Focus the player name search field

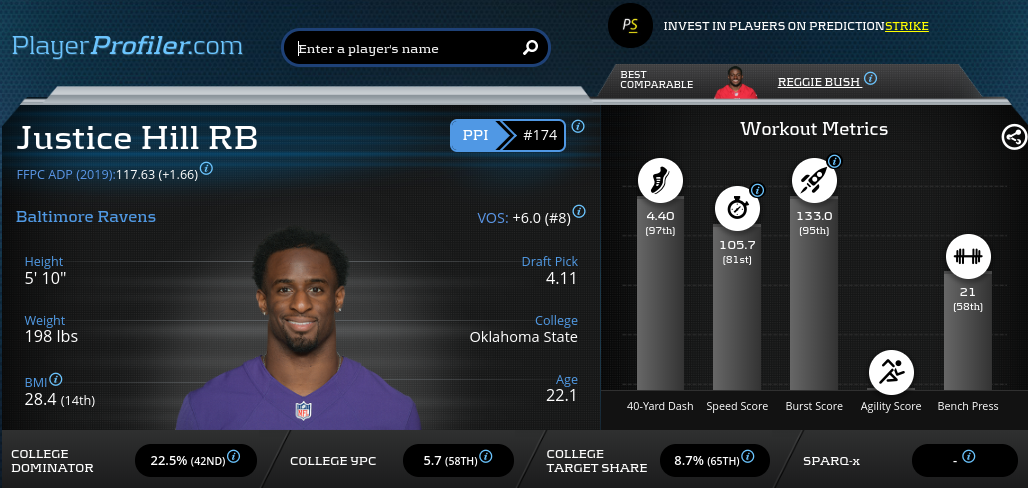pos(405,48)
